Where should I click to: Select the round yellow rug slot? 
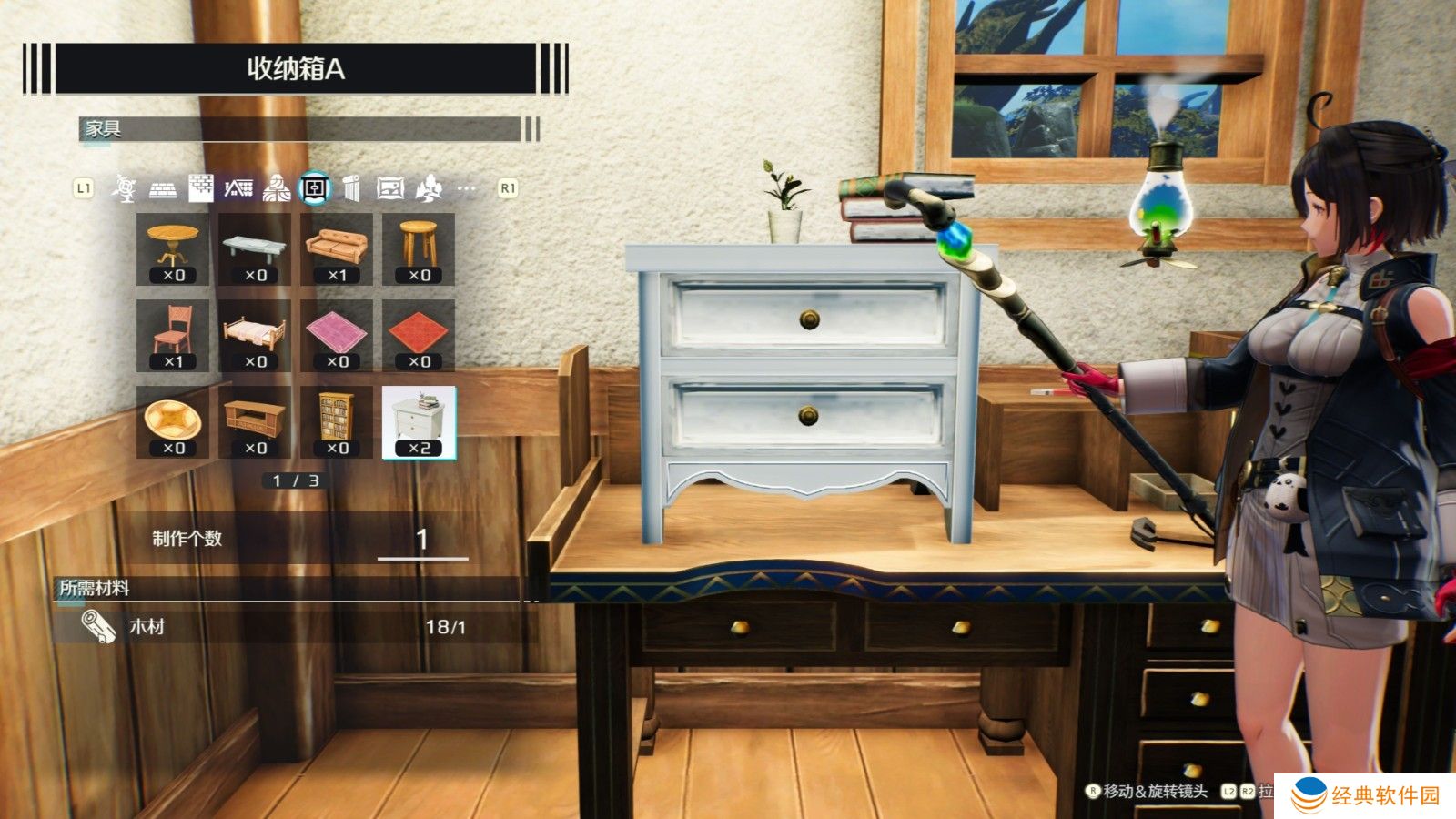point(173,421)
